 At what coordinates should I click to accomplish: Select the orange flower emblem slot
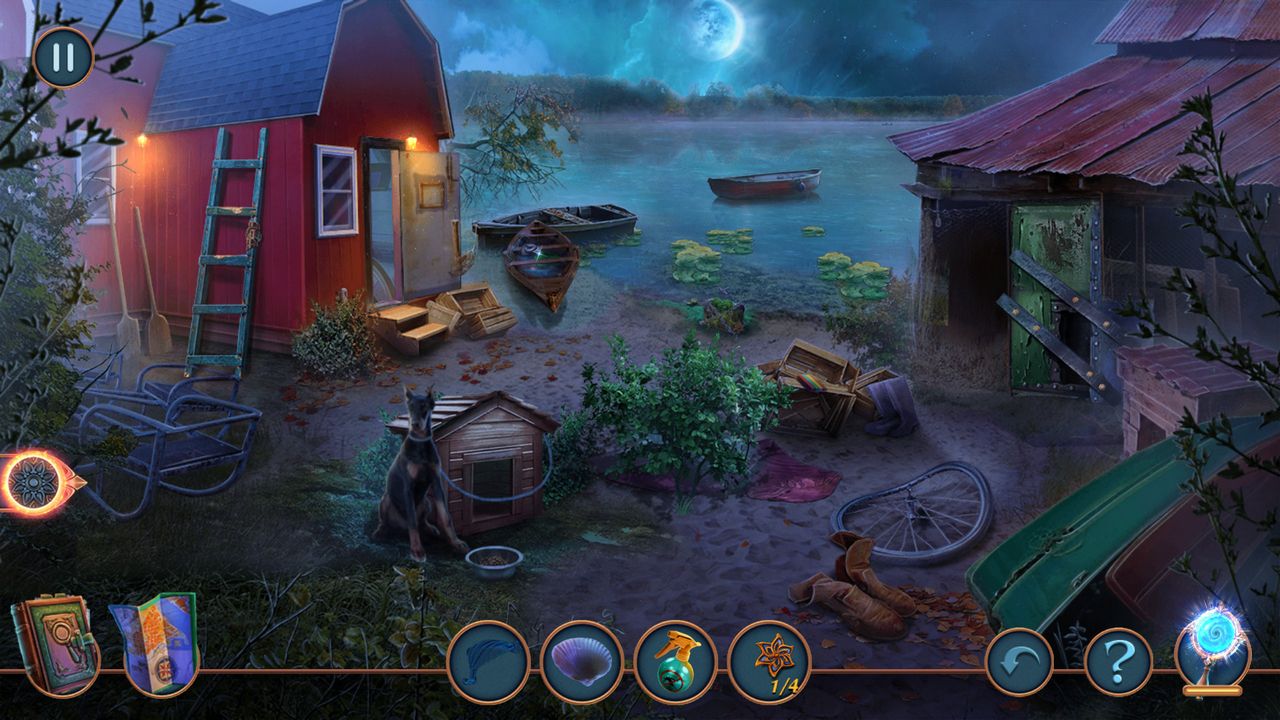coord(769,661)
